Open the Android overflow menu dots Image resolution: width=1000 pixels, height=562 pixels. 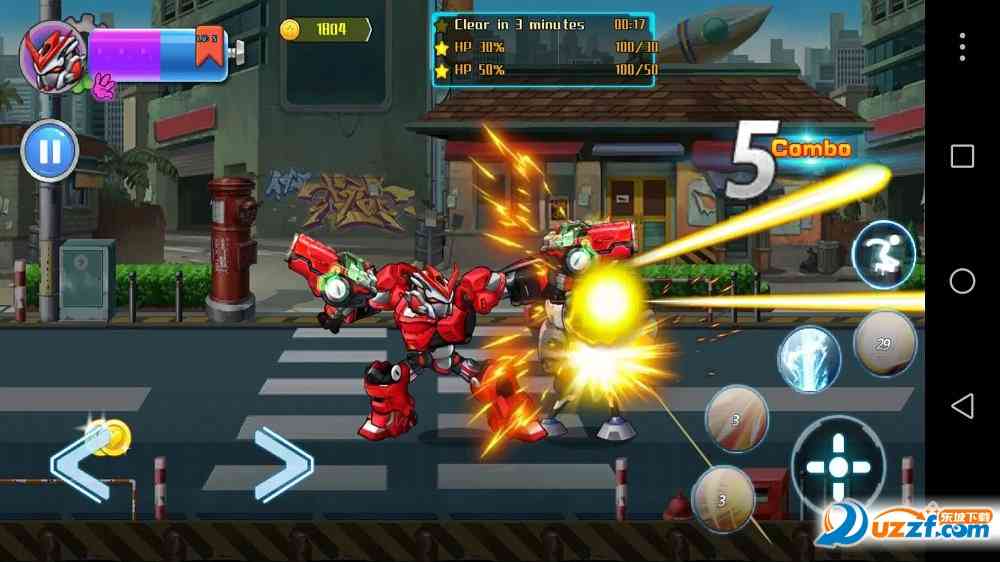pyautogui.click(x=962, y=47)
